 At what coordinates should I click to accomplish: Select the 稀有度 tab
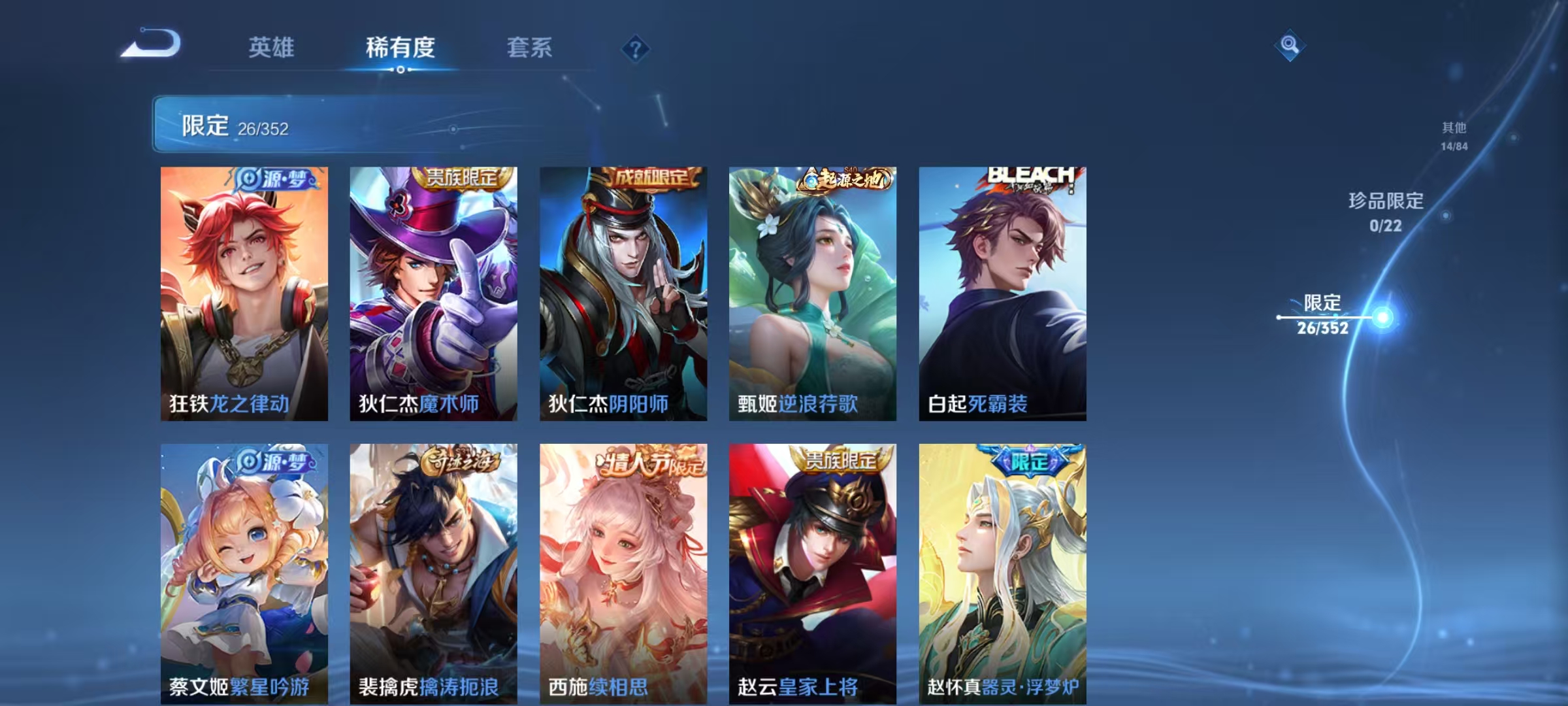pos(400,48)
